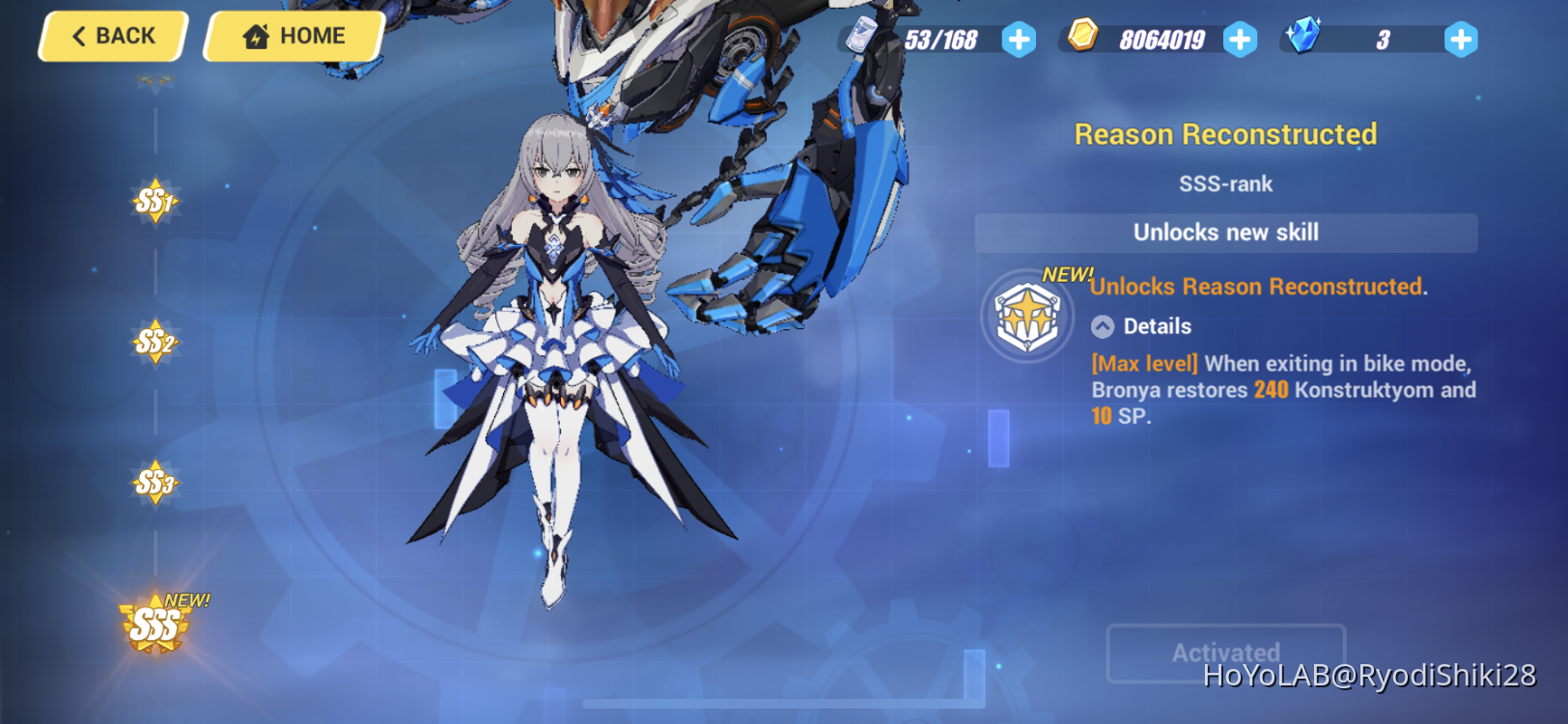Viewport: 1568px width, 724px height.
Task: Click plus beside the coin balance
Action: (x=1240, y=41)
